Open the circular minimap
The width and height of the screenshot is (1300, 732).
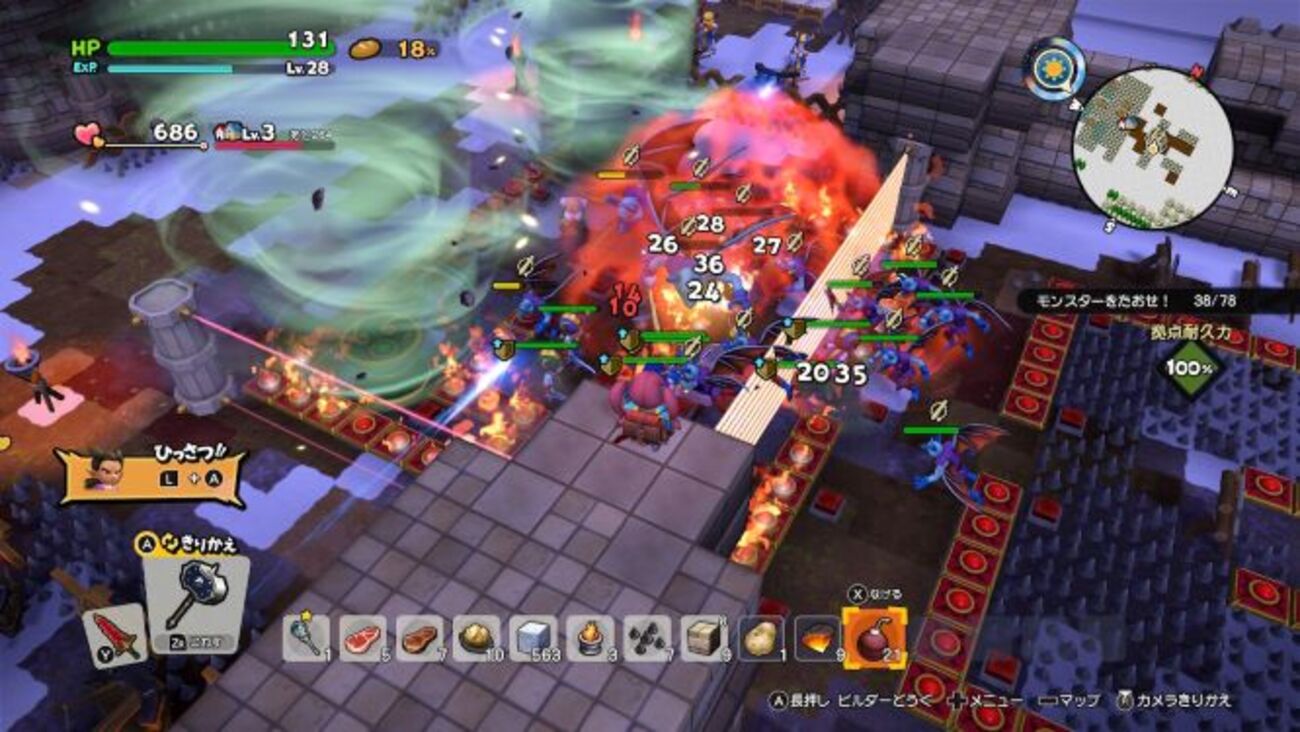click(x=1152, y=148)
